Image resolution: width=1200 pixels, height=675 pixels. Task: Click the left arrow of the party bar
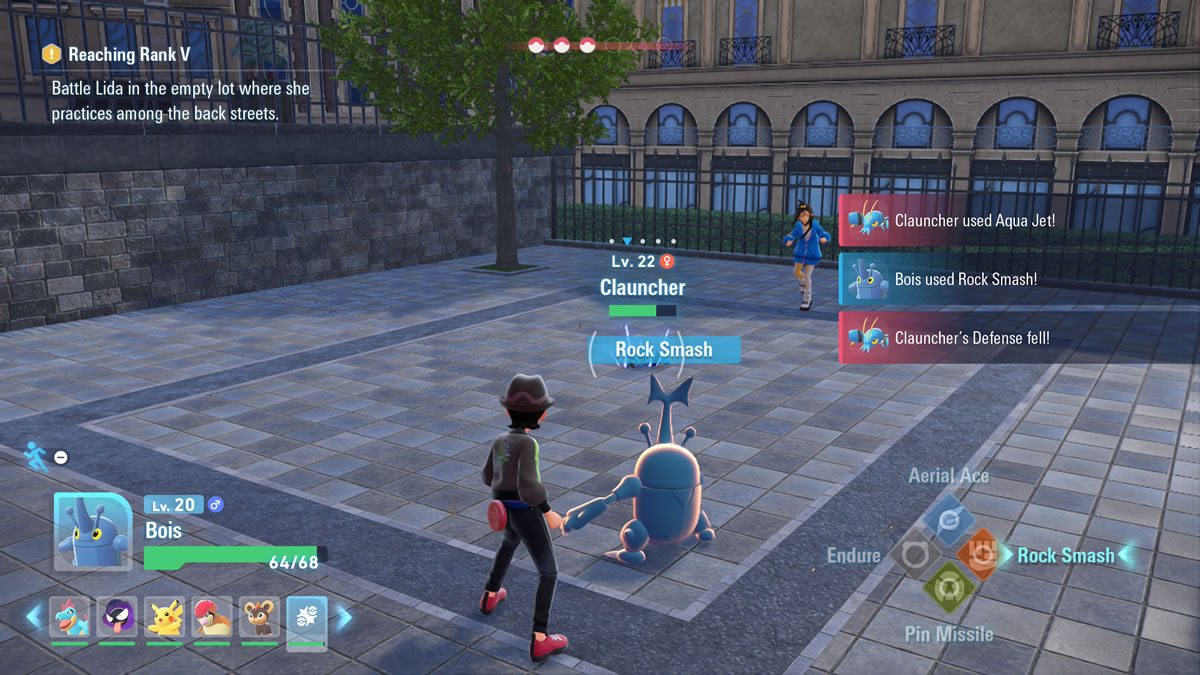34,617
